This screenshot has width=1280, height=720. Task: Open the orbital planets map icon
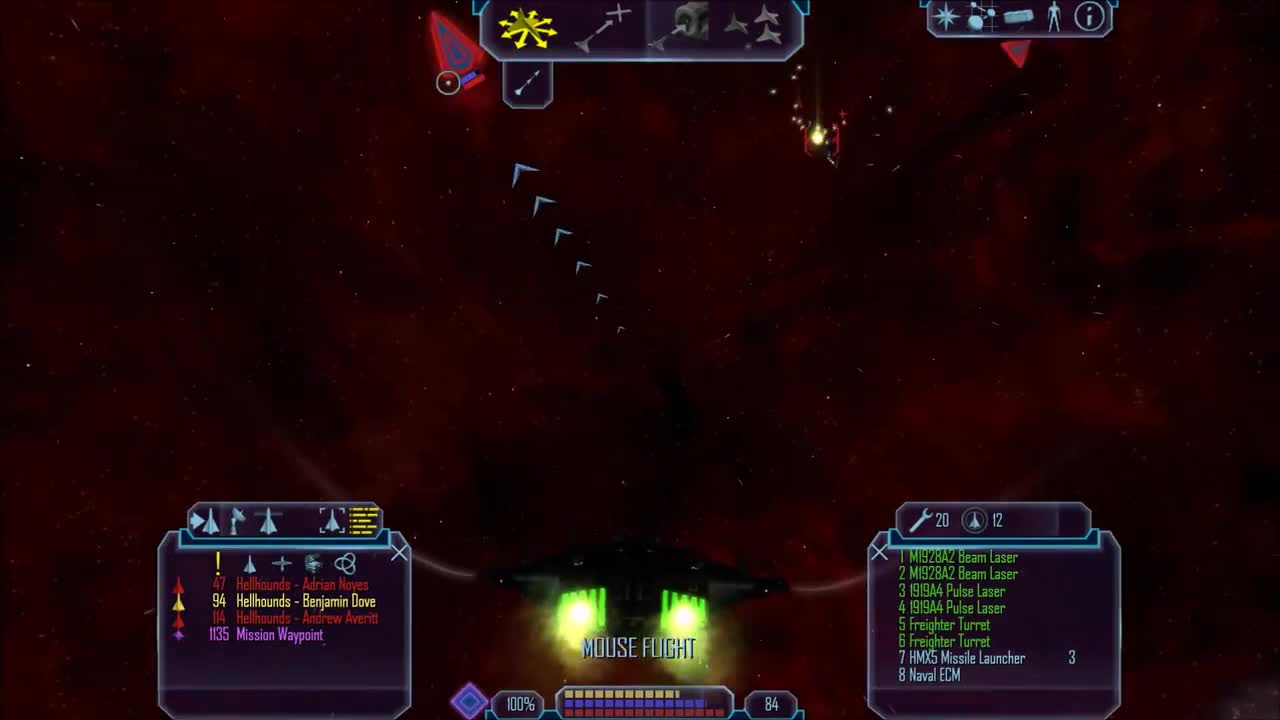(x=980, y=16)
